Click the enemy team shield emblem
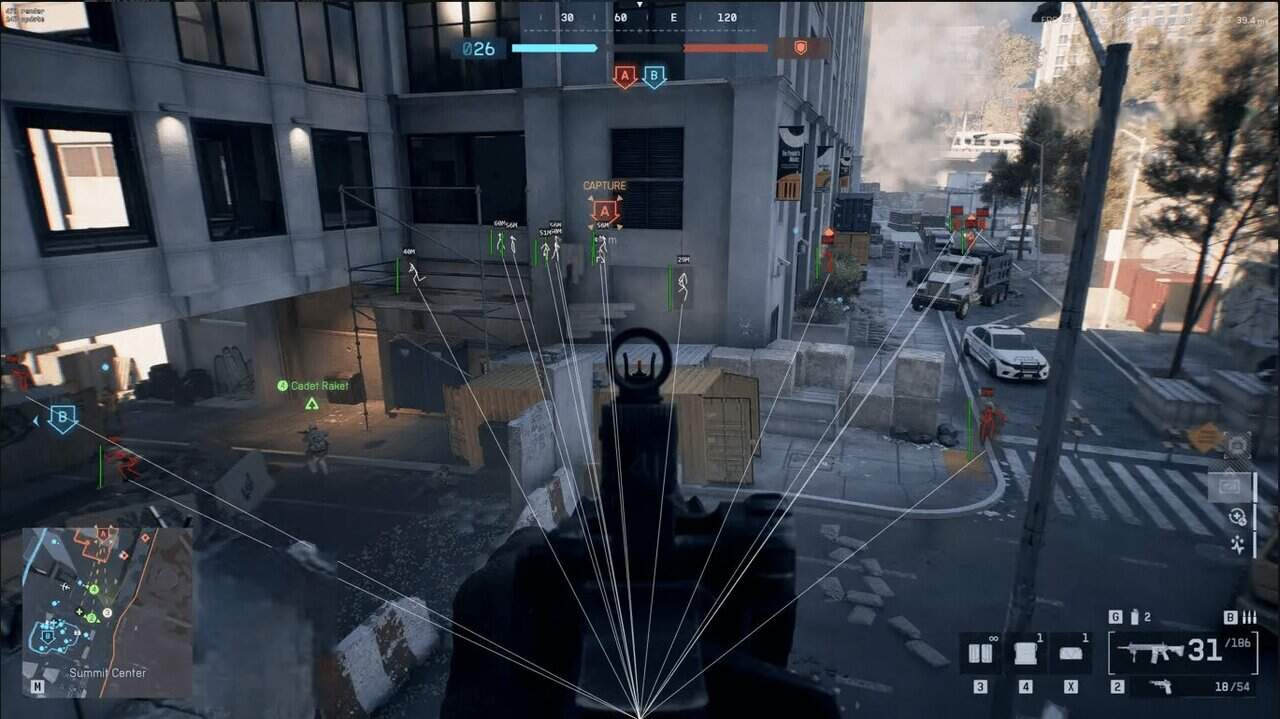 pyautogui.click(x=800, y=47)
